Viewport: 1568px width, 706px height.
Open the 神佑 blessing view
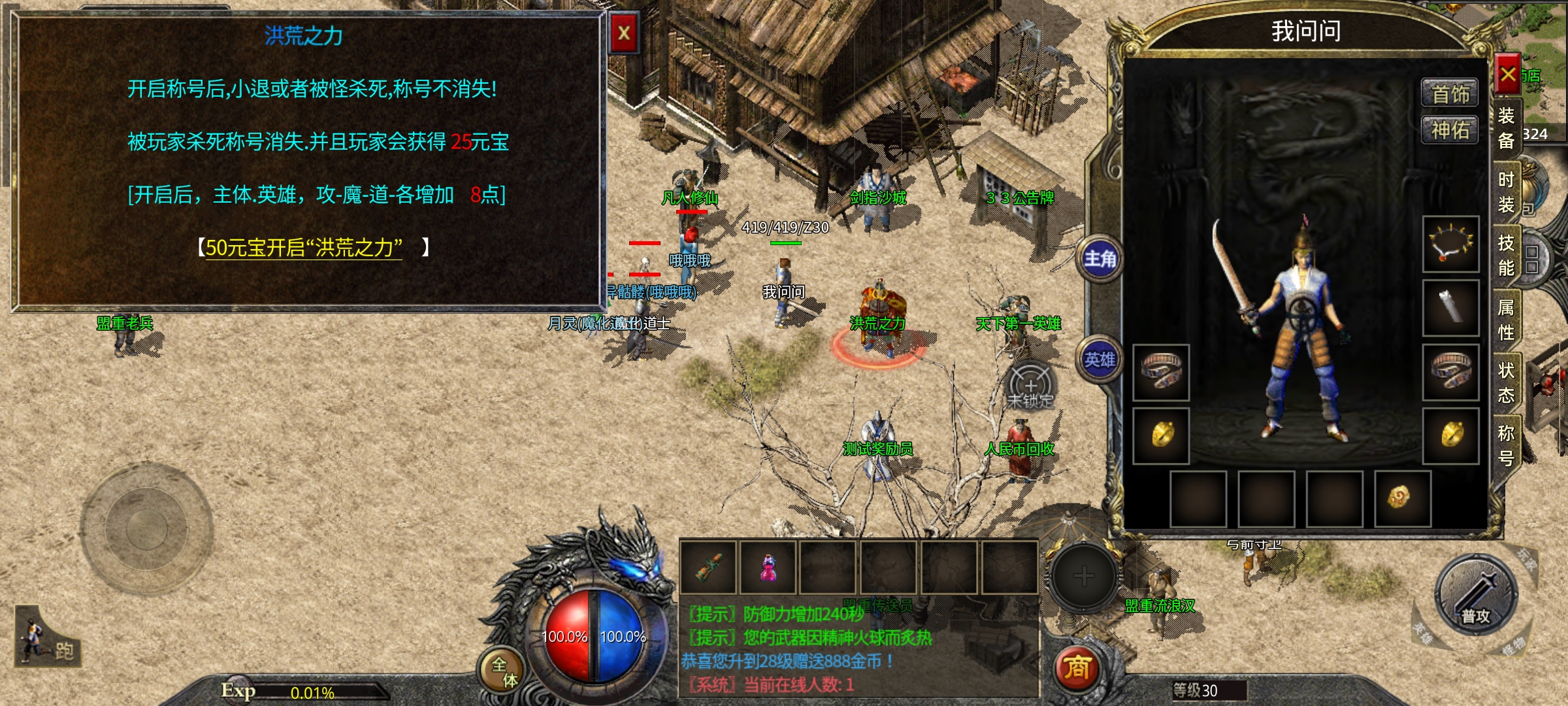pyautogui.click(x=1450, y=131)
